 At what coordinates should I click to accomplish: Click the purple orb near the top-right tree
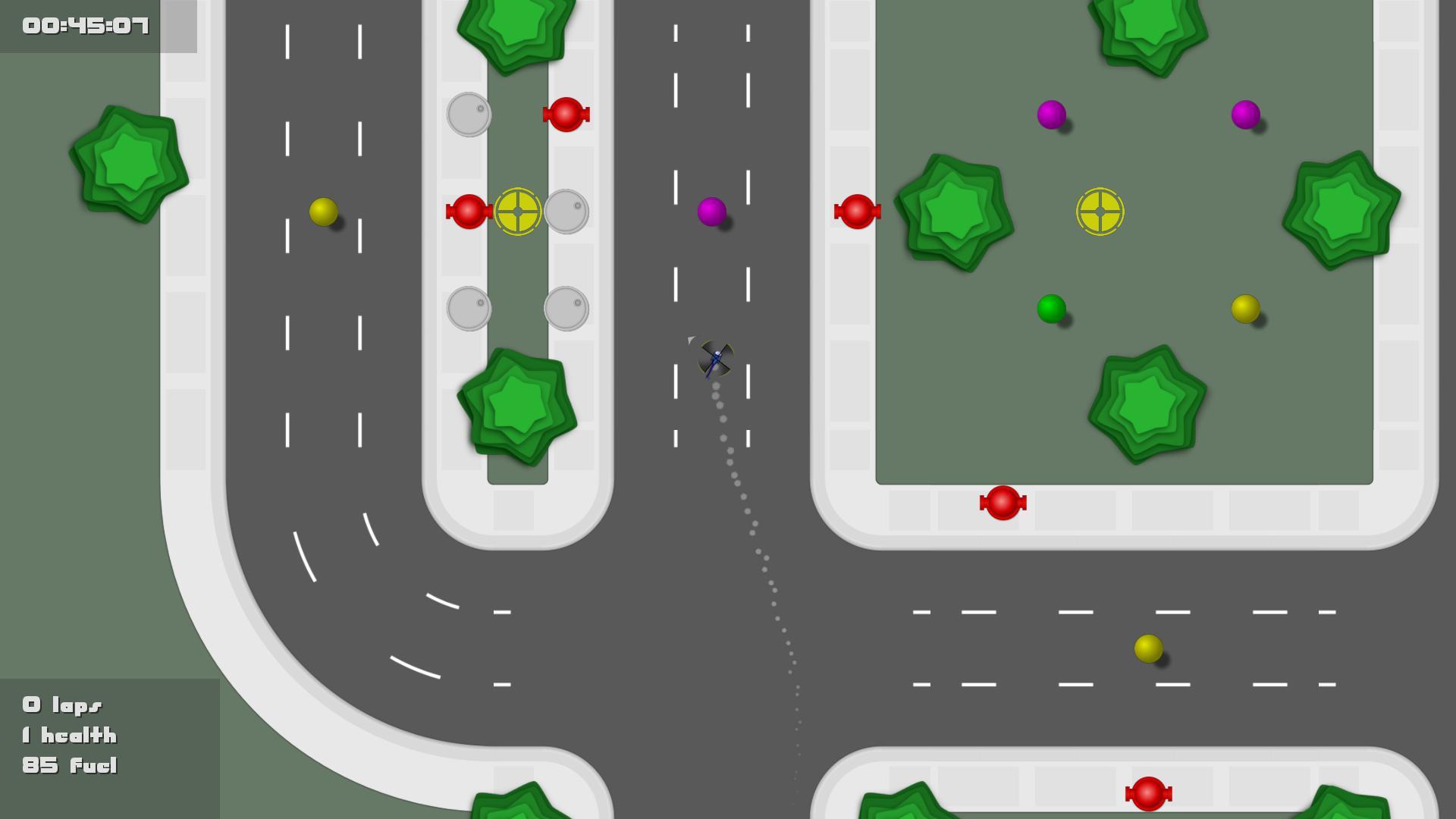(x=1244, y=114)
